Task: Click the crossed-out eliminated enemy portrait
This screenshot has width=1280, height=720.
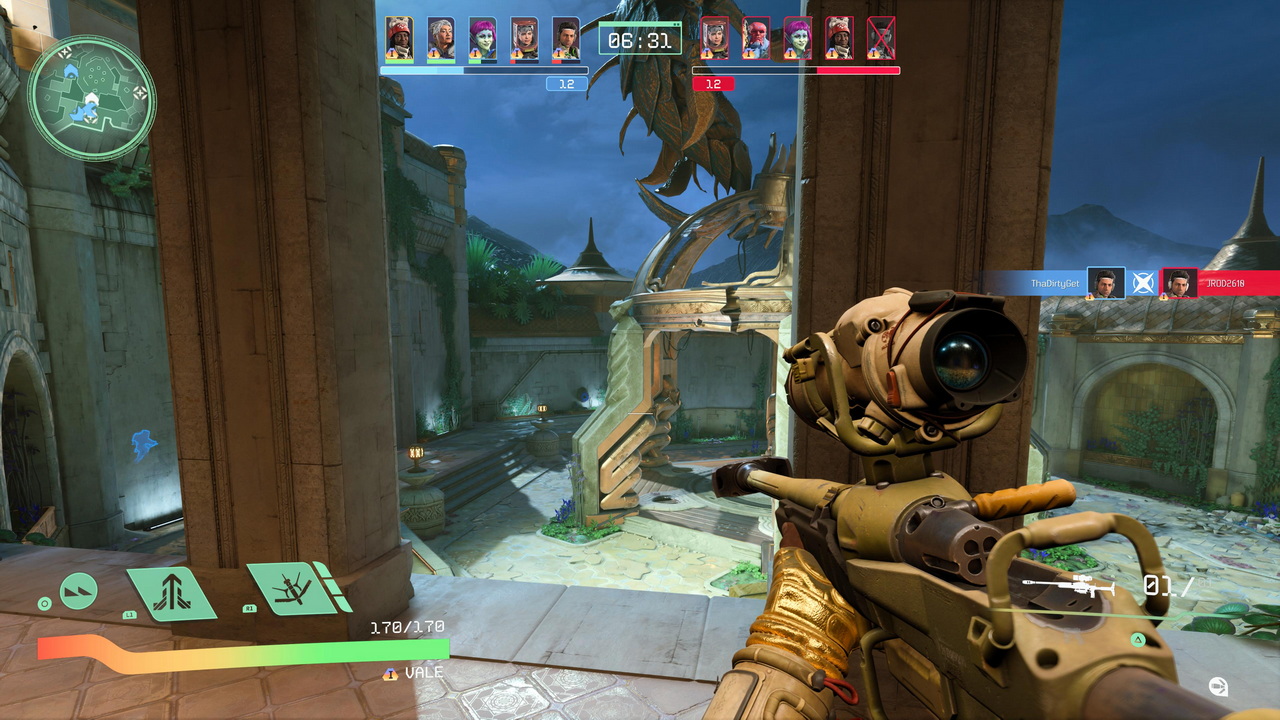Action: (881, 38)
